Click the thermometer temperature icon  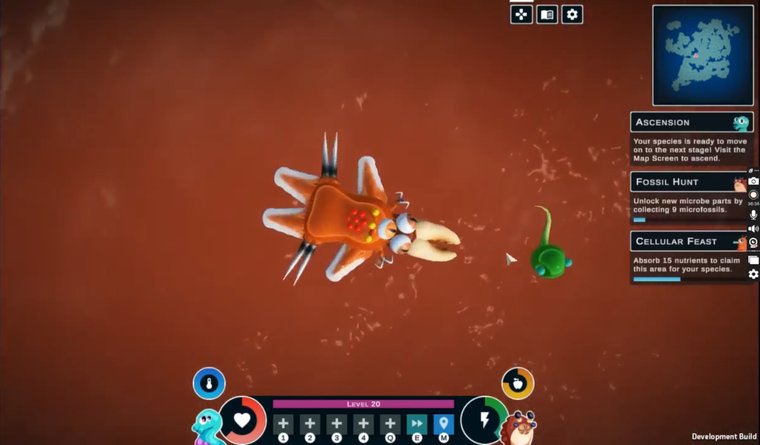point(209,383)
